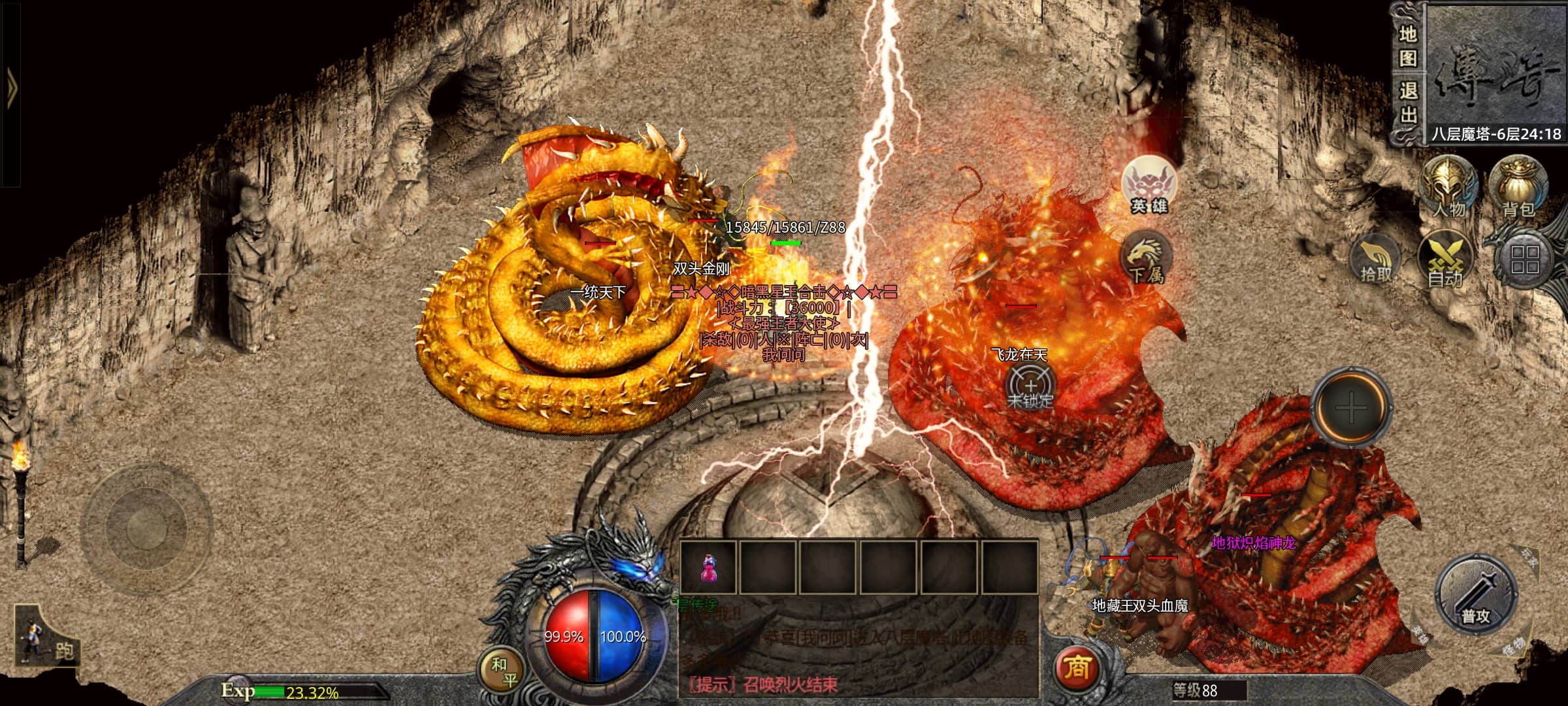The image size is (1568, 706).
Task: Open the 商 shop button
Action: pos(1077,668)
